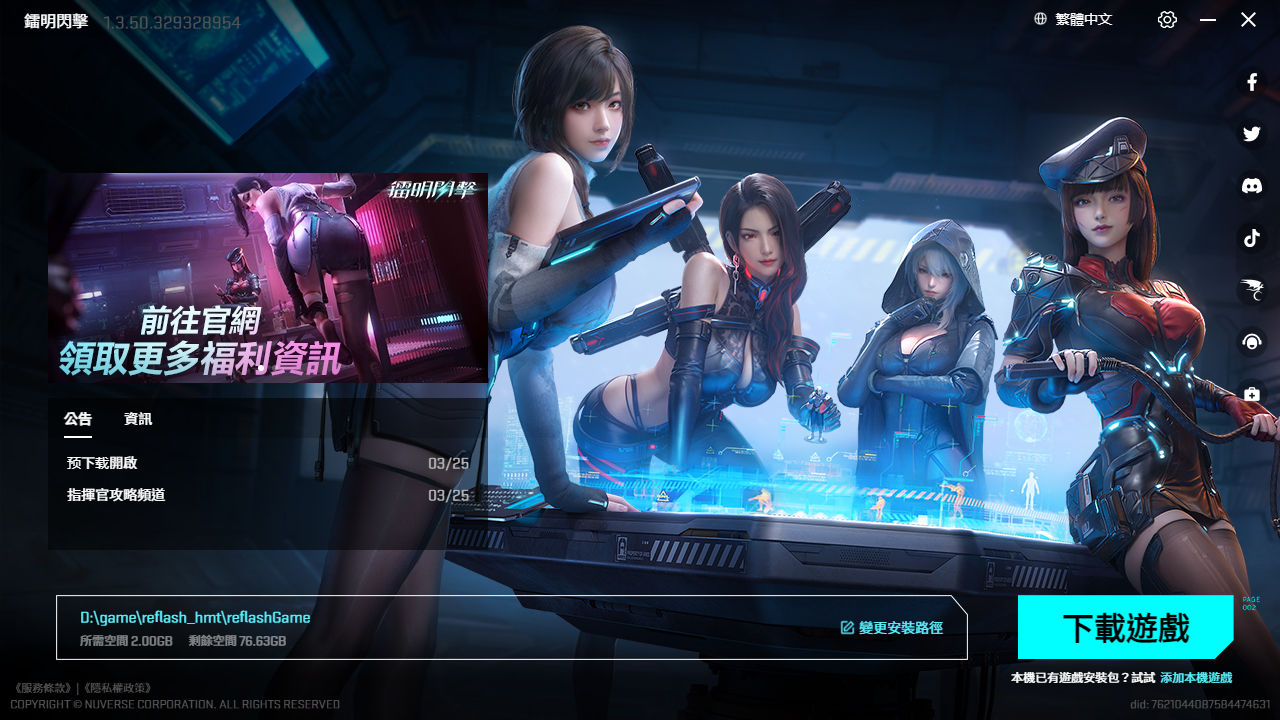The width and height of the screenshot is (1280, 720).
Task: Open the Twitter social media icon
Action: tap(1251, 133)
